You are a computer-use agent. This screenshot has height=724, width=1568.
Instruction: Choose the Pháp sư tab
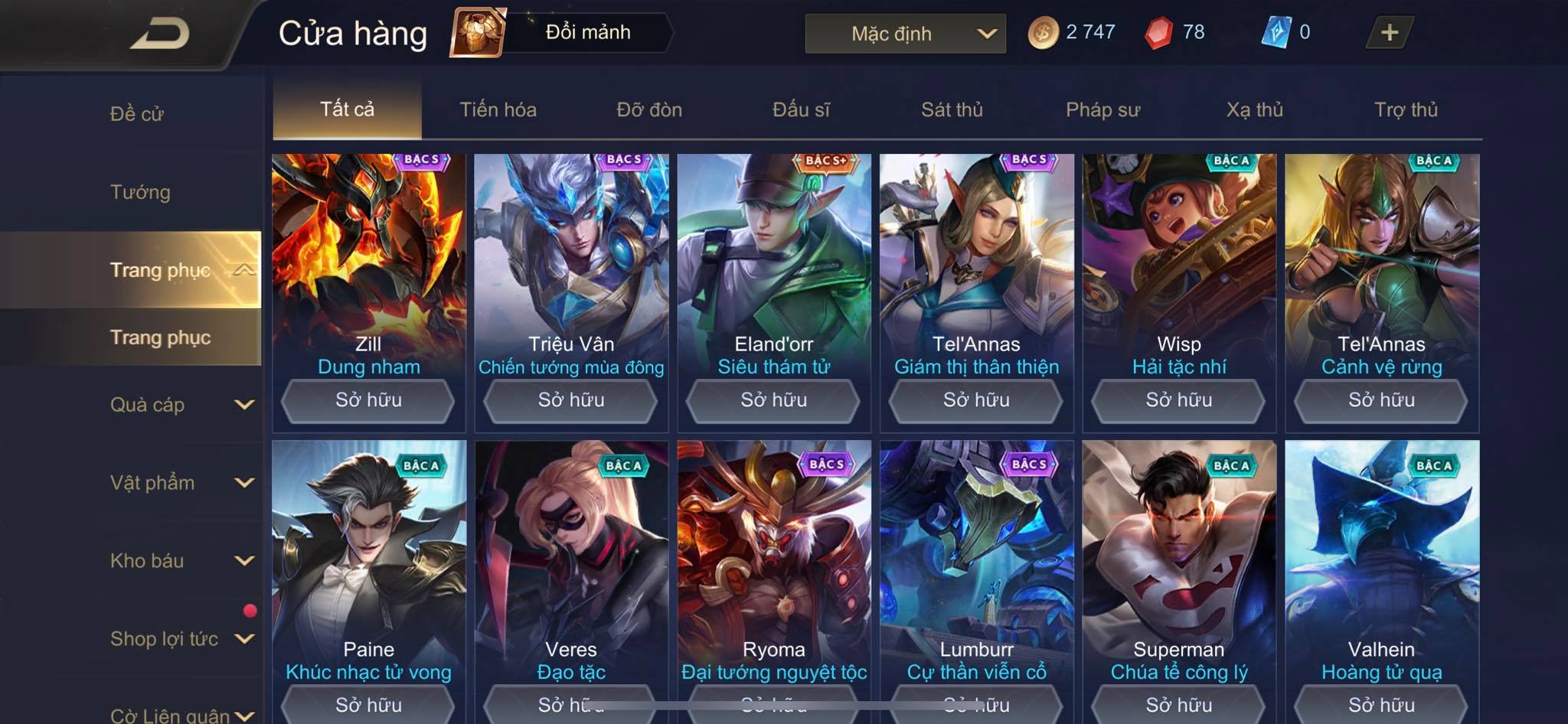pos(1102,109)
